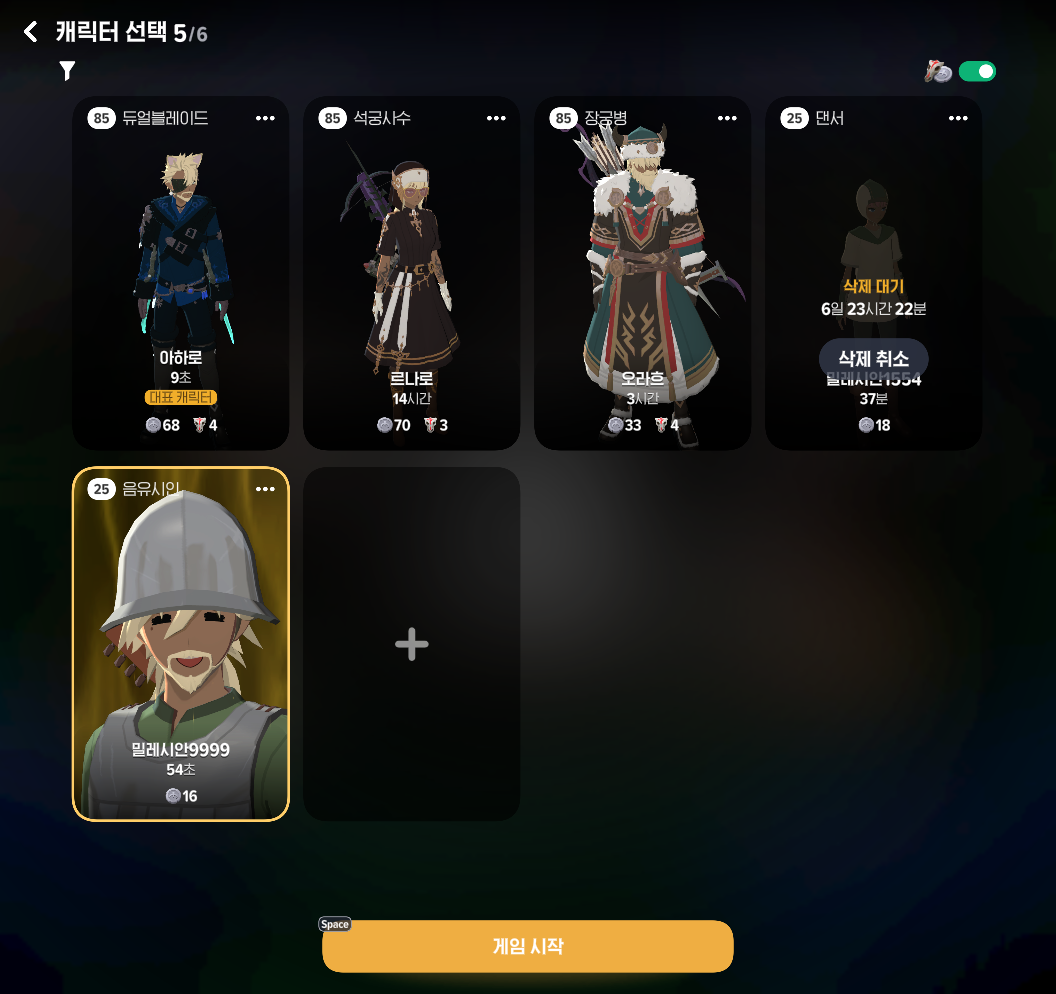Screen dimensions: 1056x994
Task: Open the 음유시인 card's three-dot menu
Action: [x=265, y=489]
